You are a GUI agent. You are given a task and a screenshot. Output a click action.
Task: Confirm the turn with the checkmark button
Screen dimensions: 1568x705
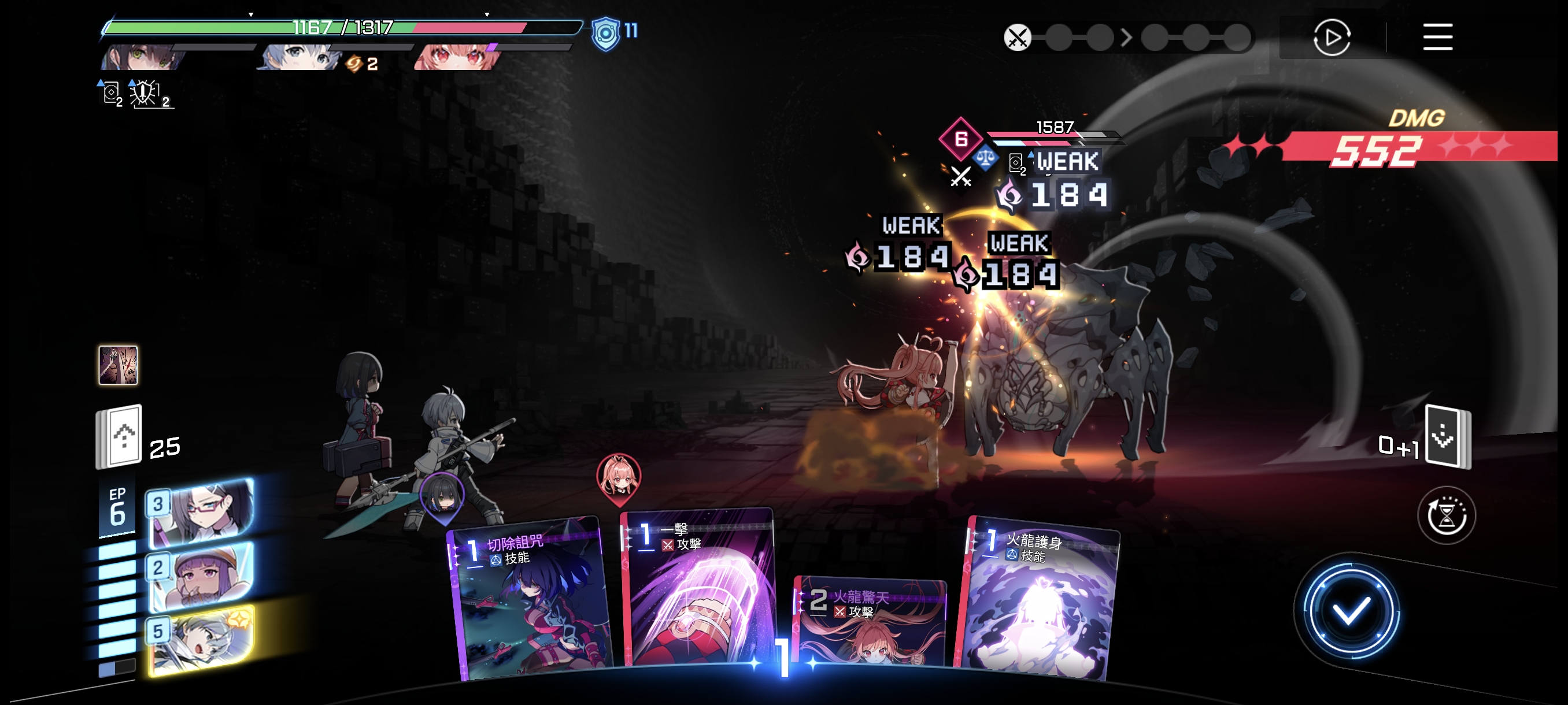(x=1350, y=611)
